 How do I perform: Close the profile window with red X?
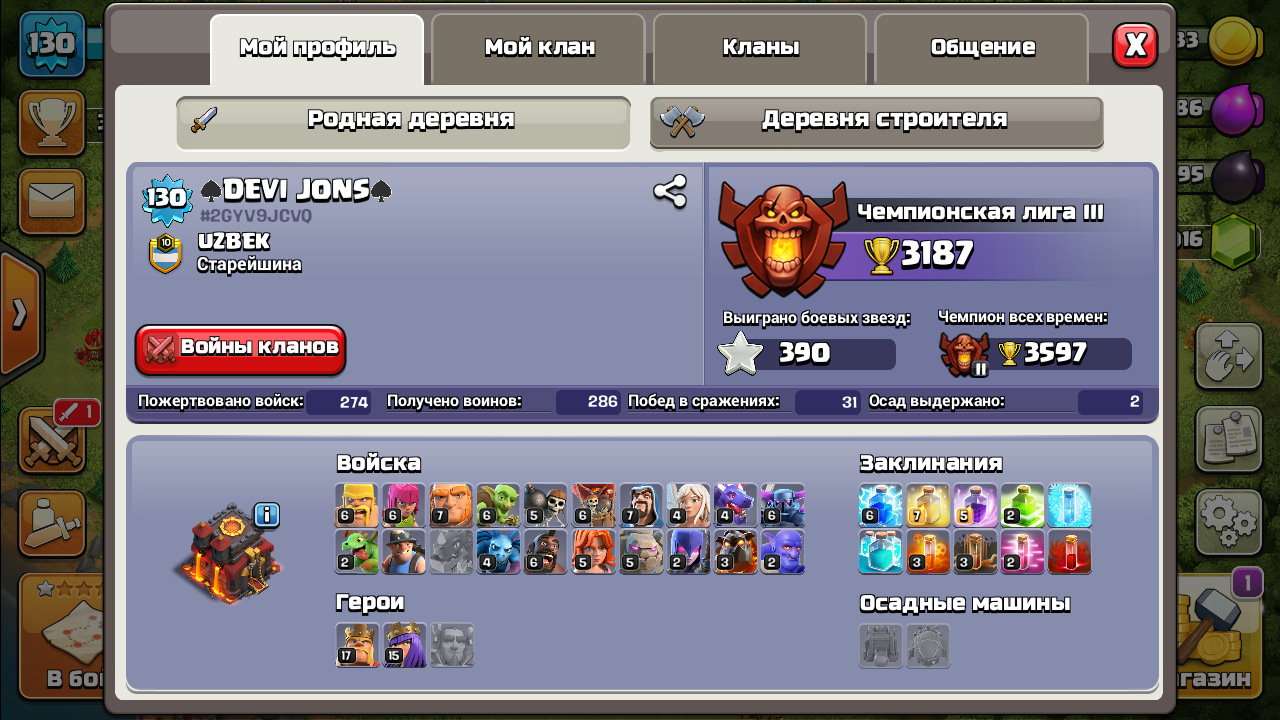pos(1135,45)
